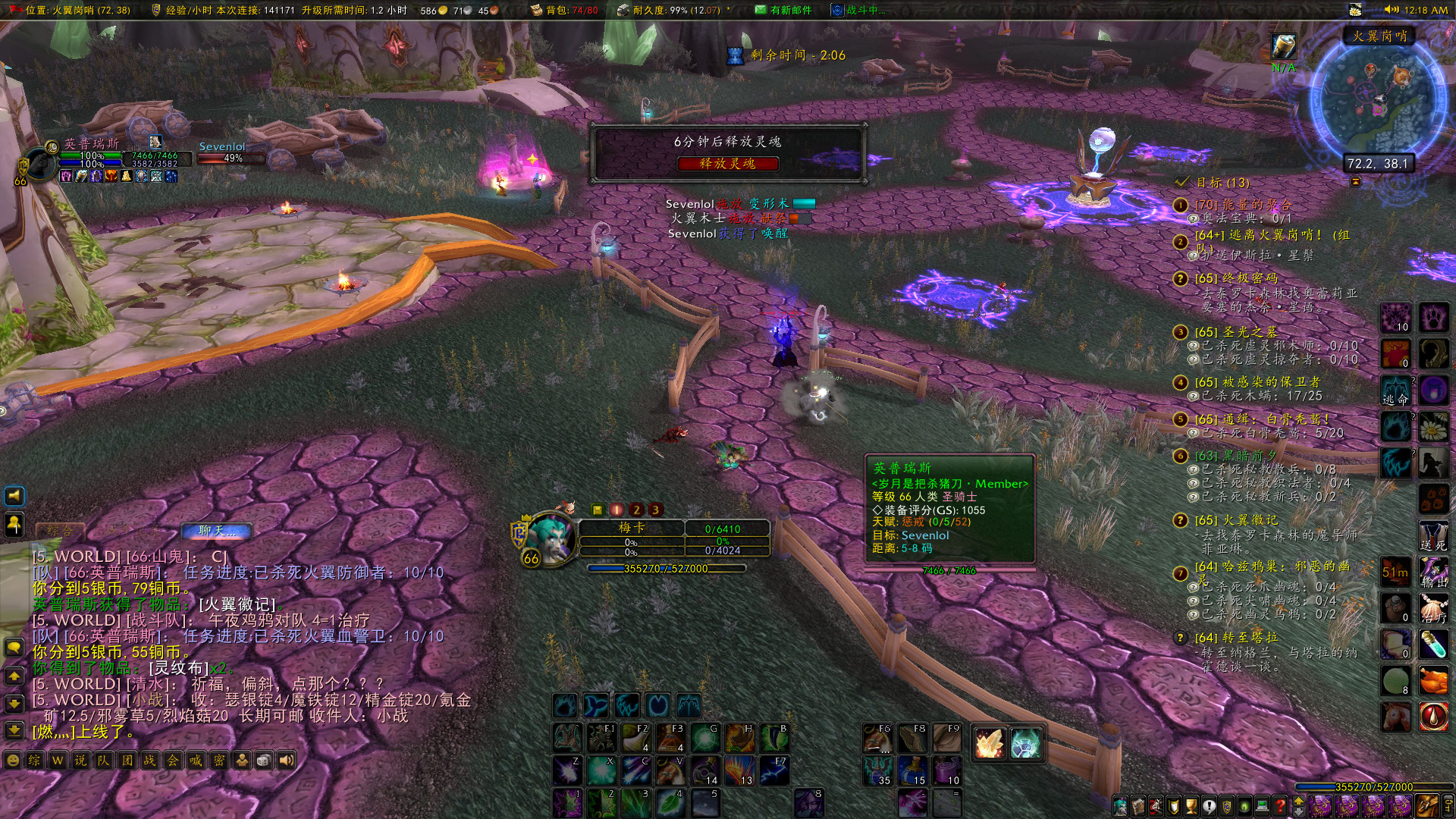Click the green LFG eye icon
The image size is (1456, 819).
coord(1244,806)
